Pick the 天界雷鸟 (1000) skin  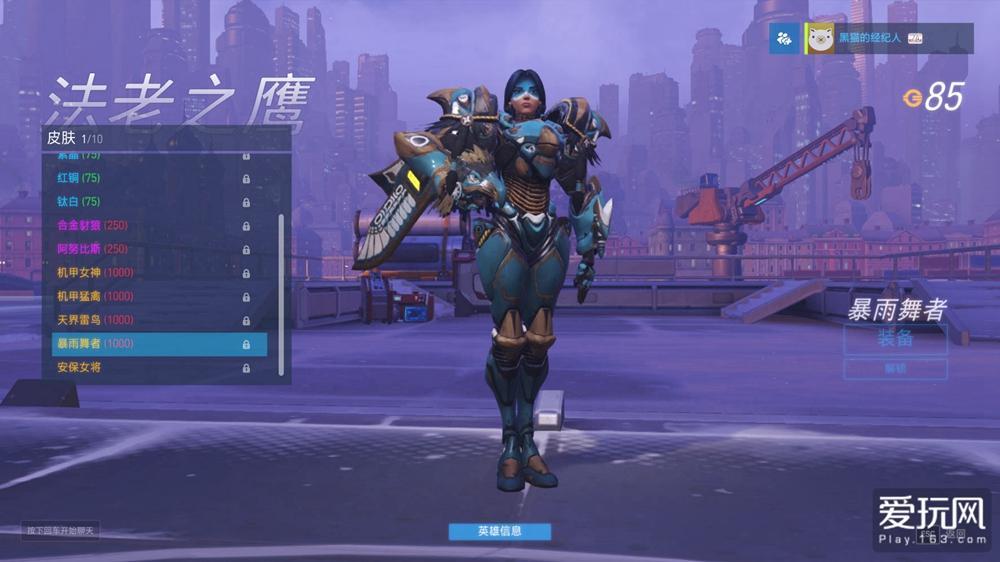(x=150, y=320)
